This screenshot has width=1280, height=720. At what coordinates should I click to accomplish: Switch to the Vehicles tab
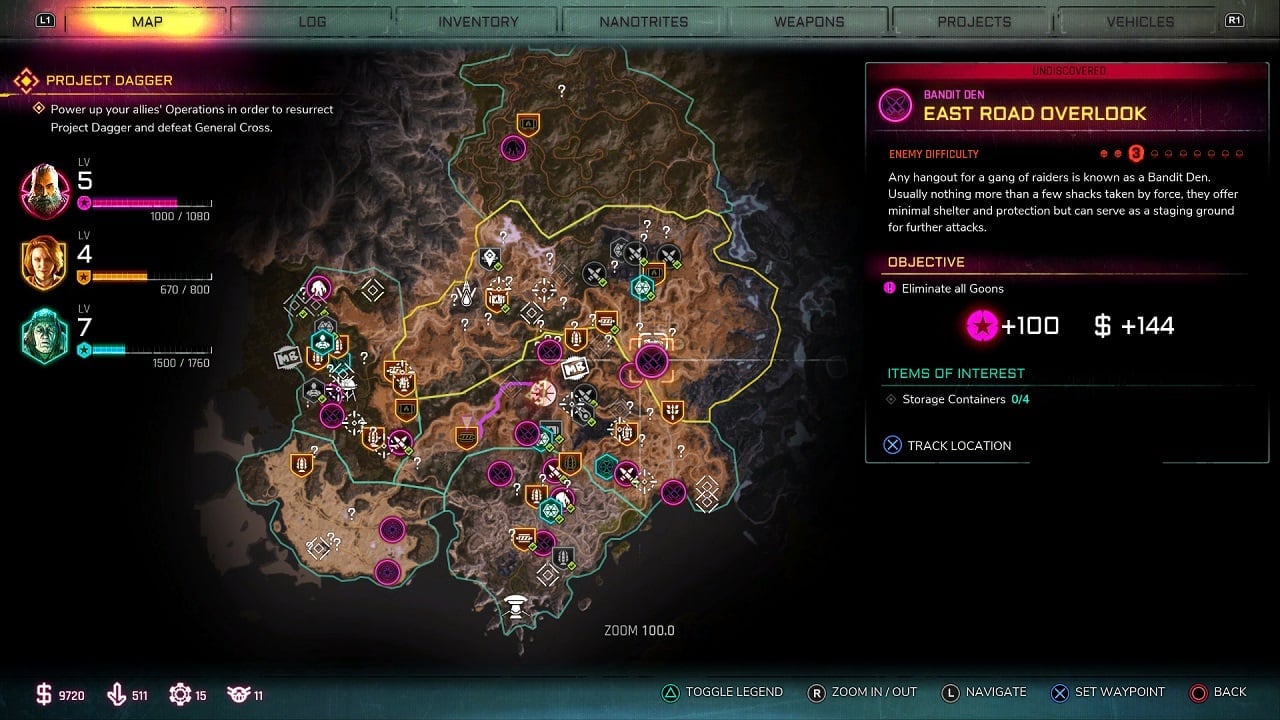click(x=1140, y=21)
